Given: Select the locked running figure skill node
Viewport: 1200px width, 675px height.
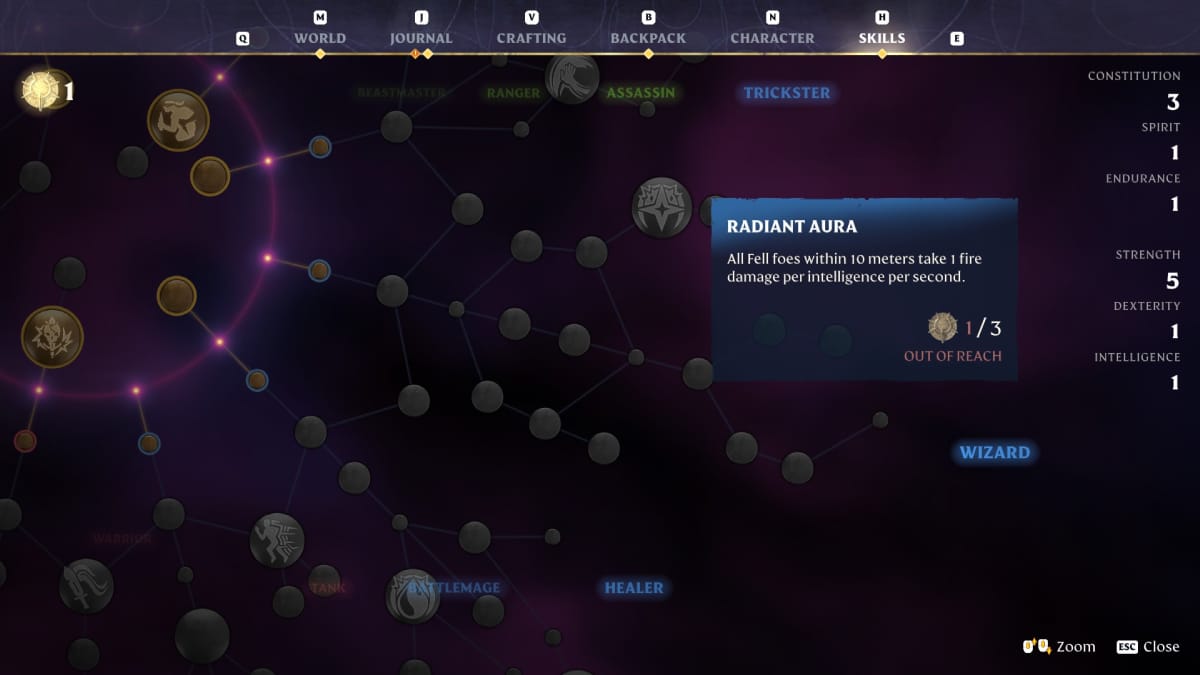Looking at the screenshot, I should point(277,540).
